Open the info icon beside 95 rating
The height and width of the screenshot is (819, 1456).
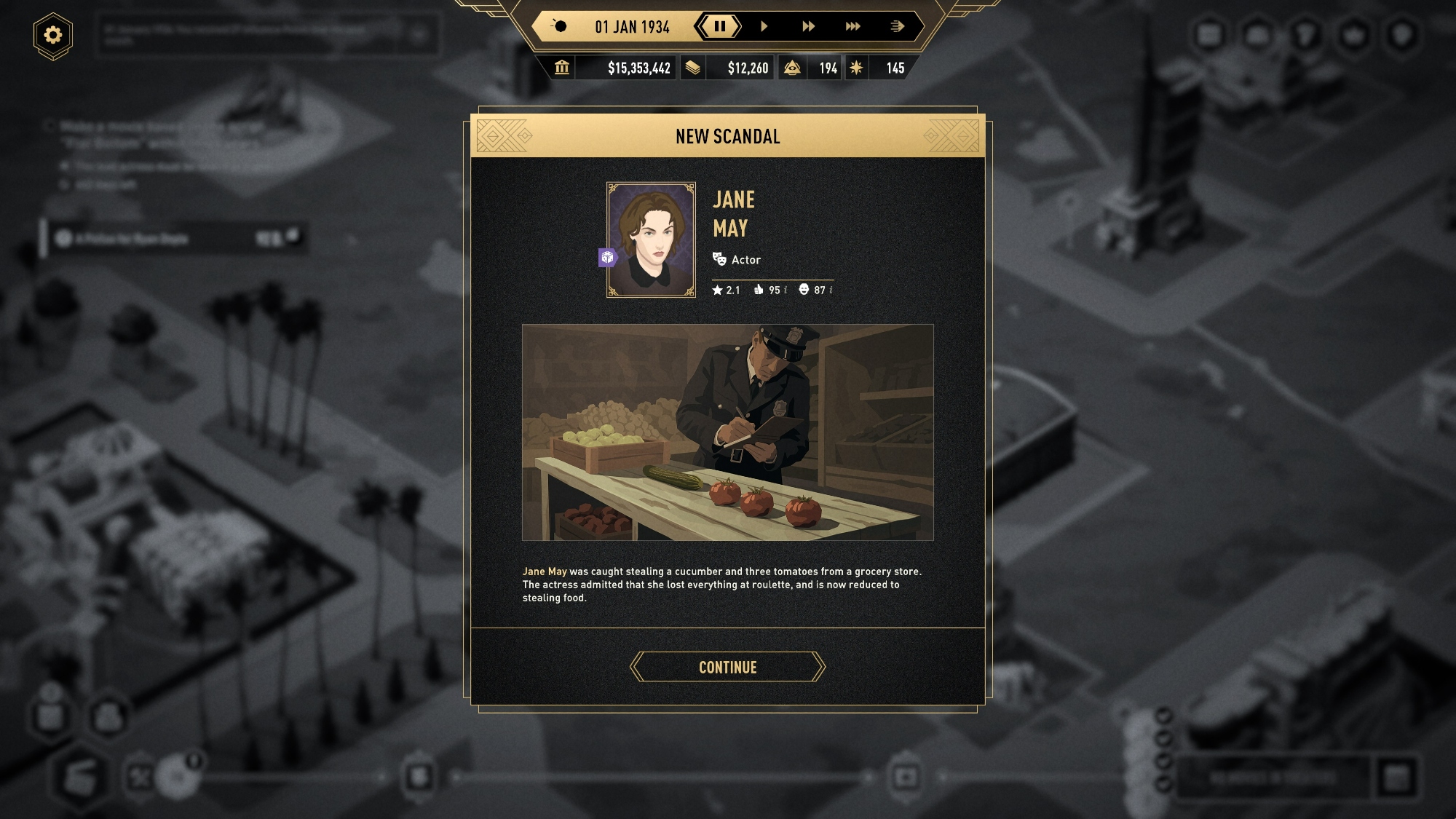click(786, 290)
